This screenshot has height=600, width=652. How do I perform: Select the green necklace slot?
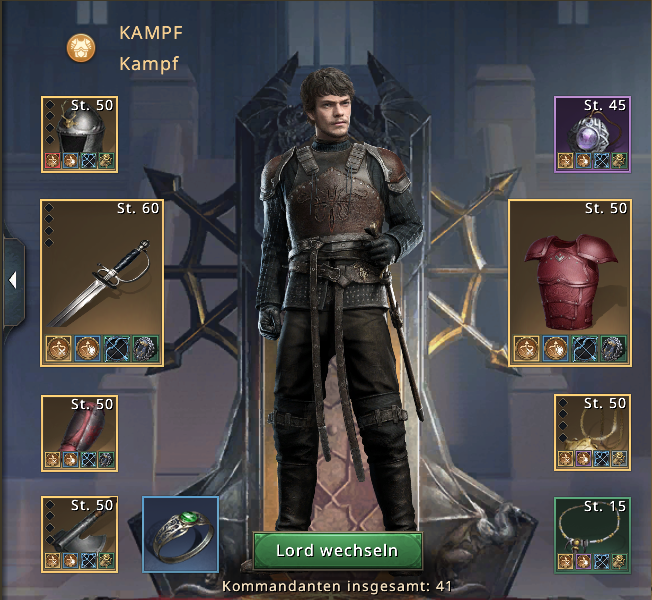tap(593, 535)
